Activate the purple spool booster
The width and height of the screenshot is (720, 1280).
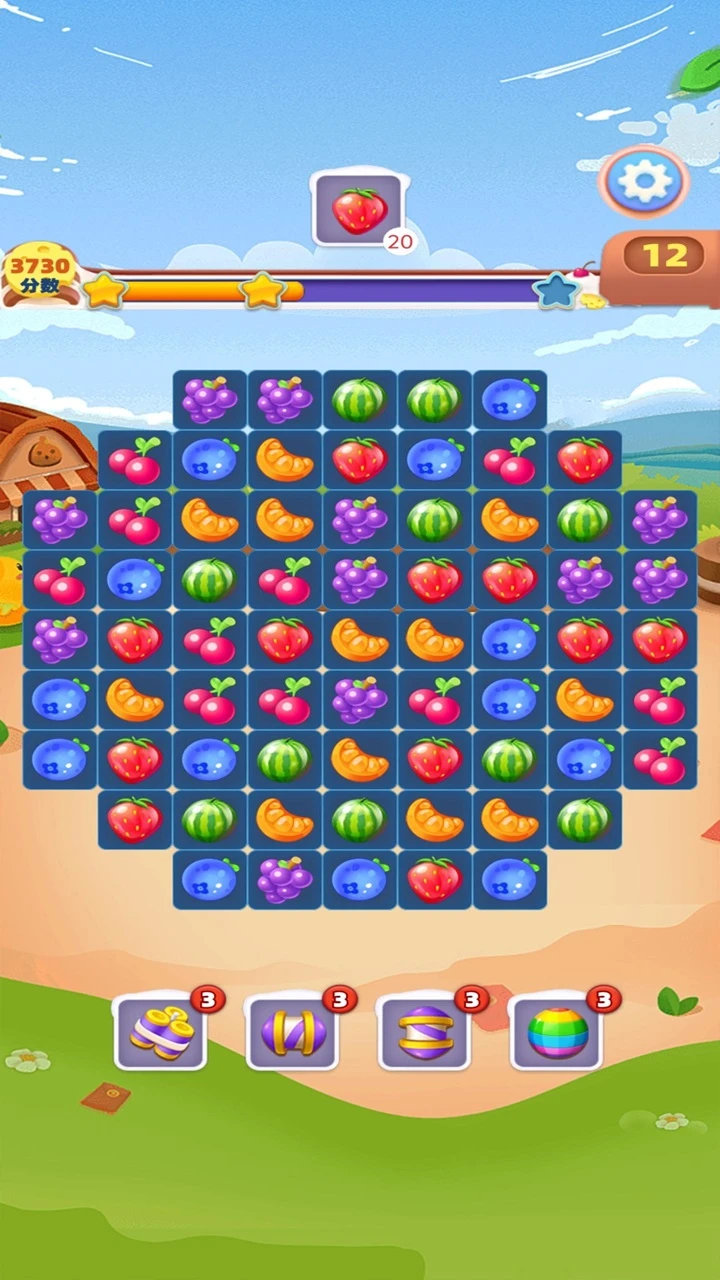point(160,1032)
